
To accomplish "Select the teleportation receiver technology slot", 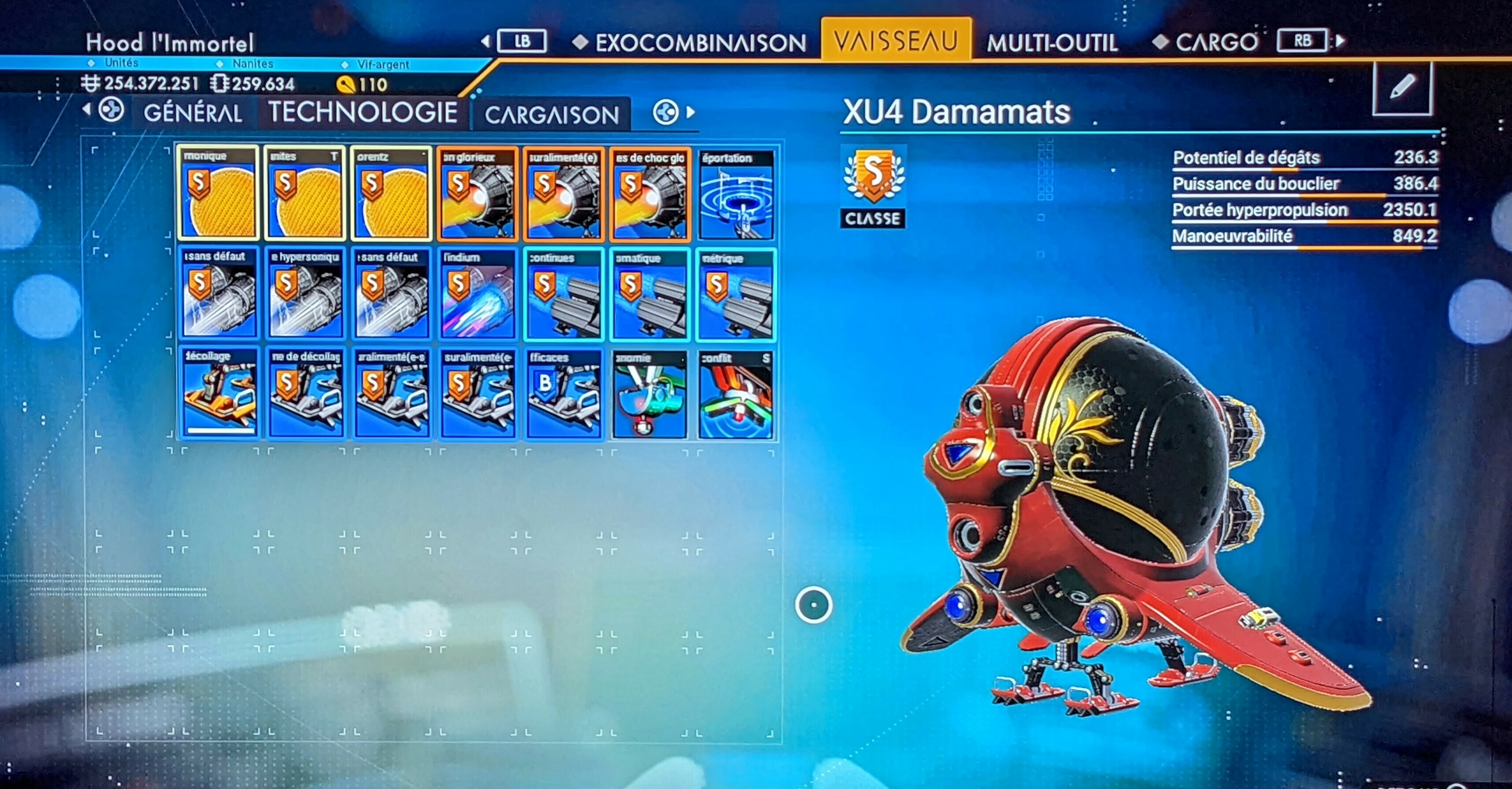I will (736, 195).
